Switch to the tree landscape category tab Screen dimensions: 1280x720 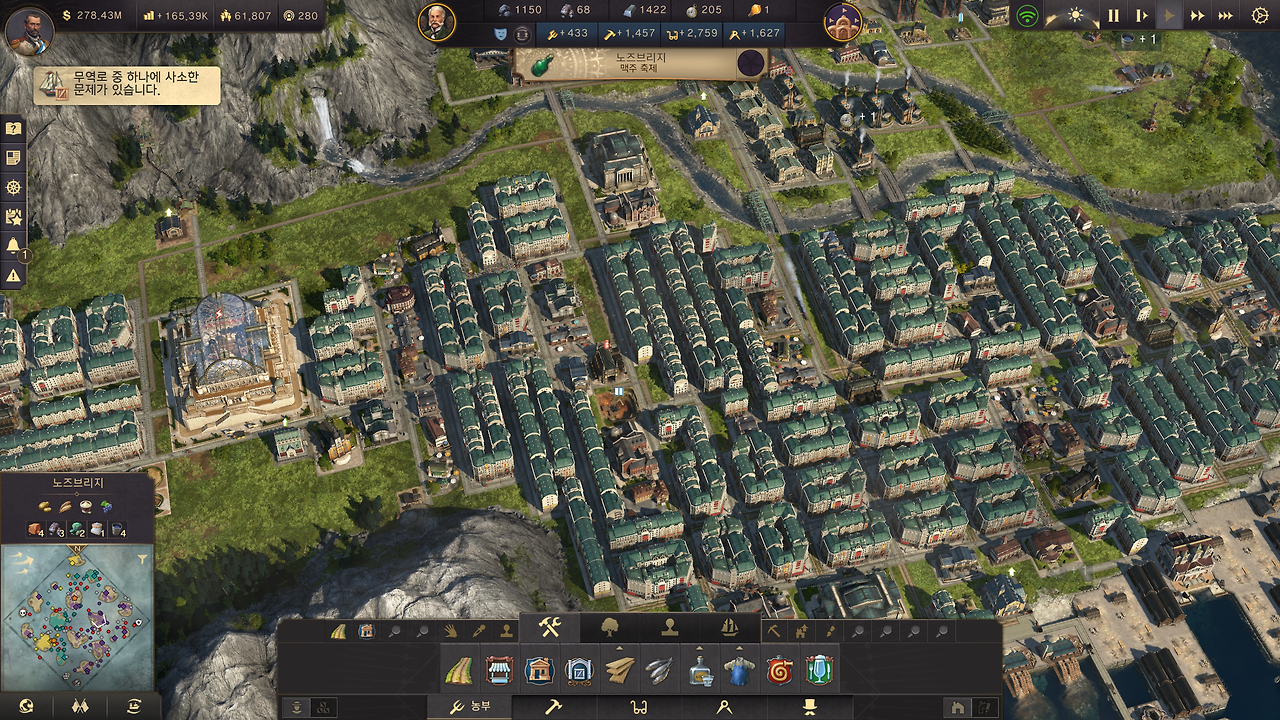point(610,628)
